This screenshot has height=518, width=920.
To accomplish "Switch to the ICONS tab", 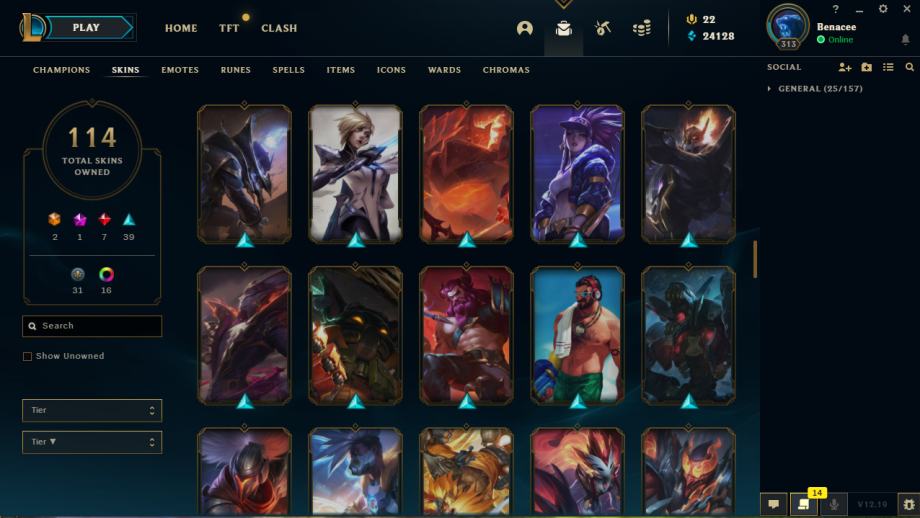I will coord(391,70).
